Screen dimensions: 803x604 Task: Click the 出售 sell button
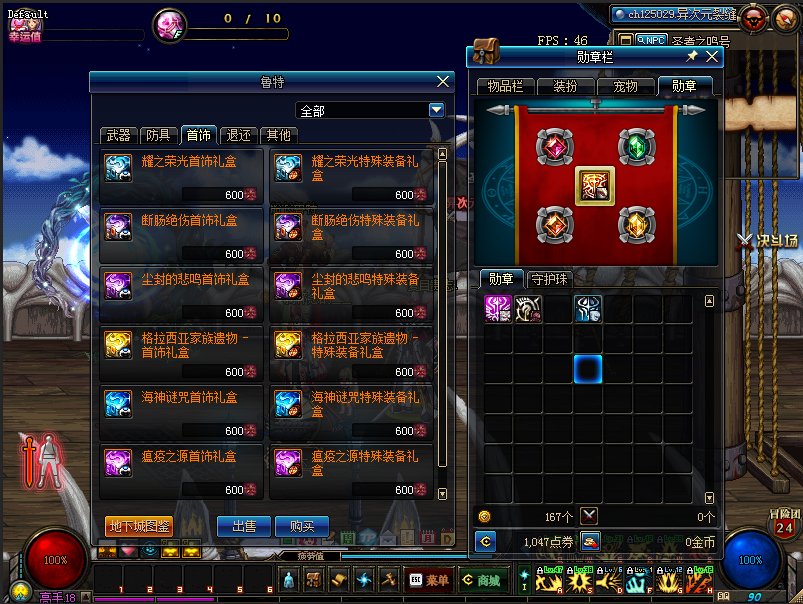click(244, 526)
